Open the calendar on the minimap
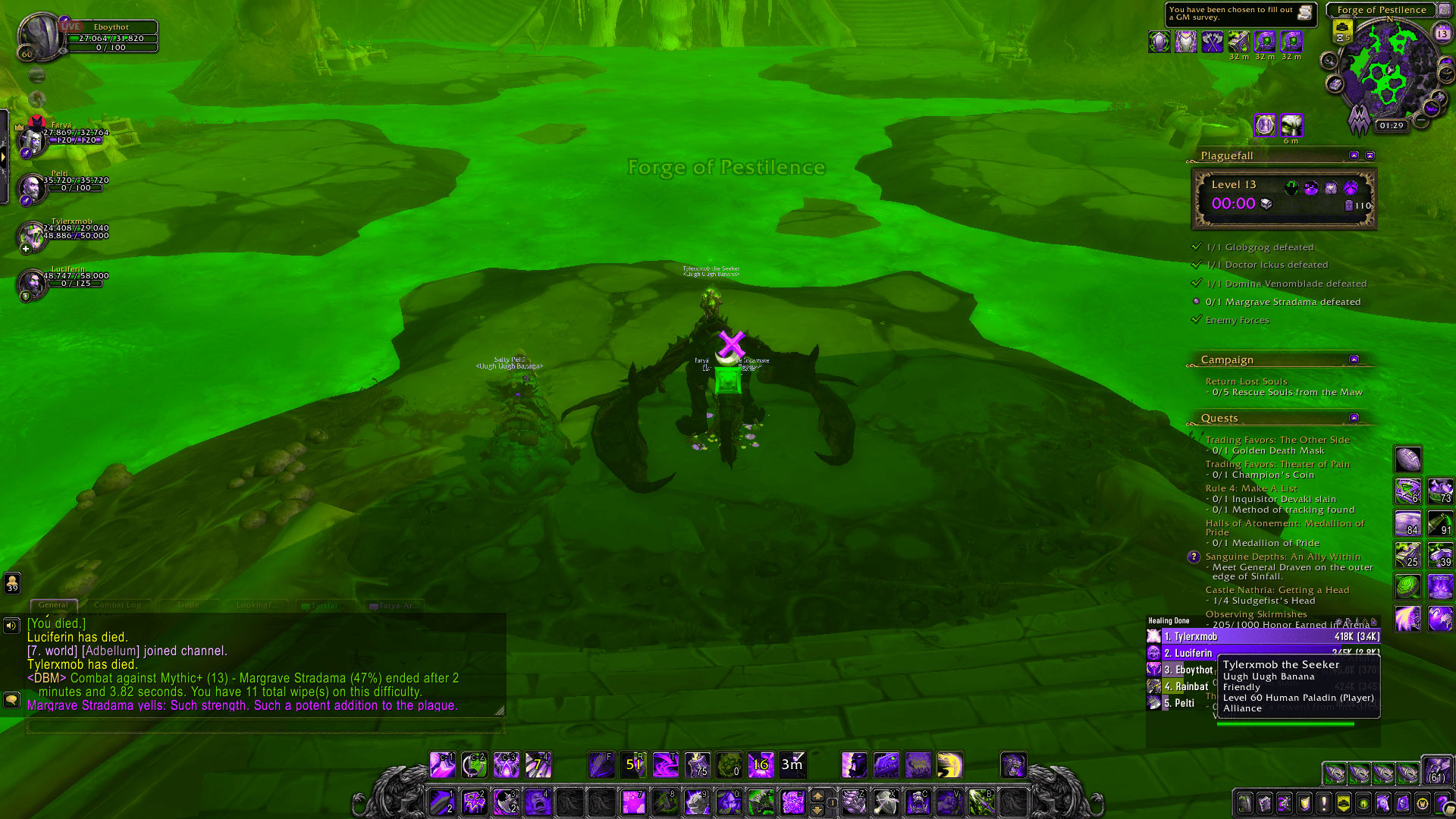1456x819 pixels. tap(1443, 33)
